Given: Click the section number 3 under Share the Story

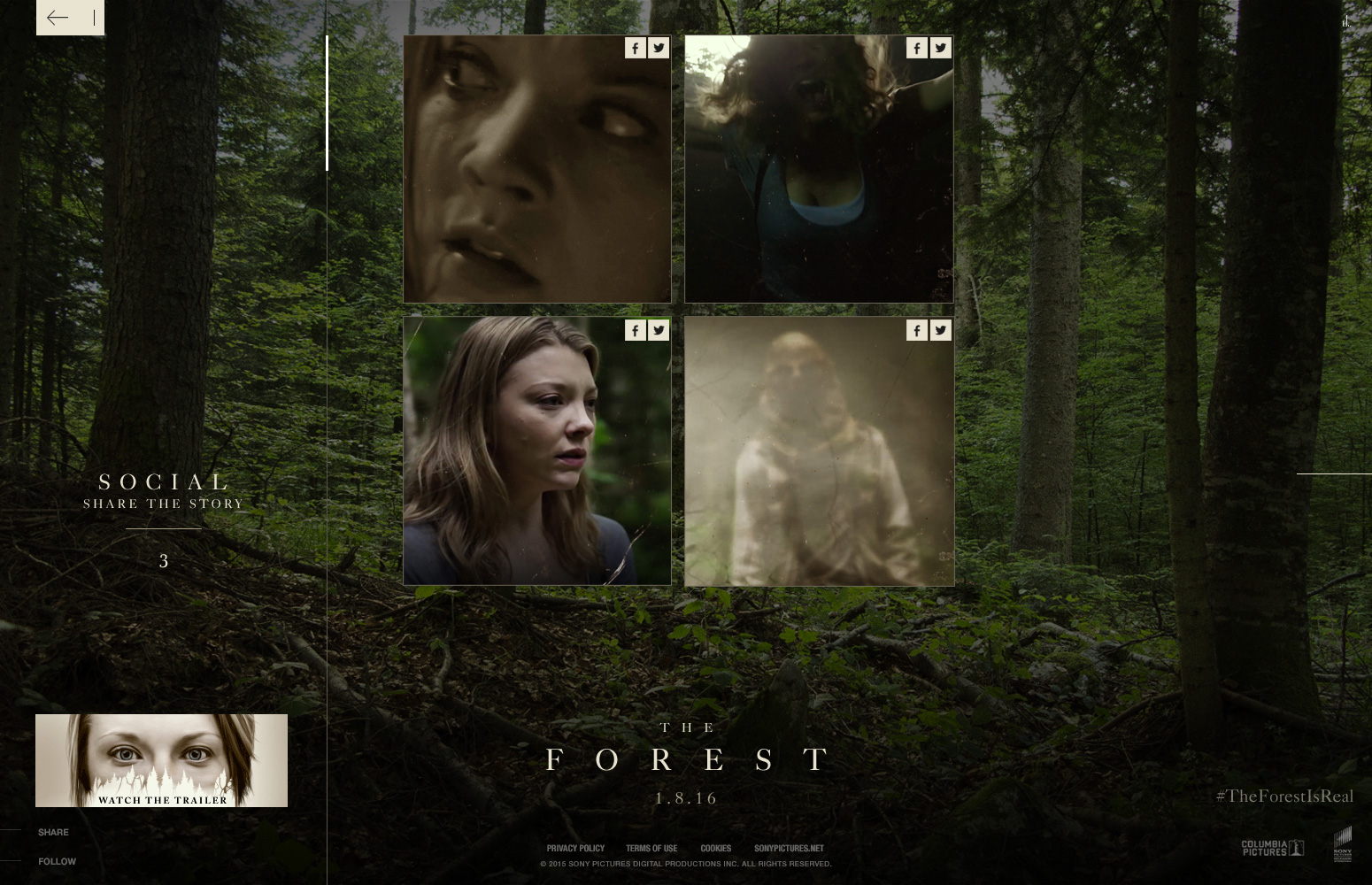Looking at the screenshot, I should [x=164, y=560].
